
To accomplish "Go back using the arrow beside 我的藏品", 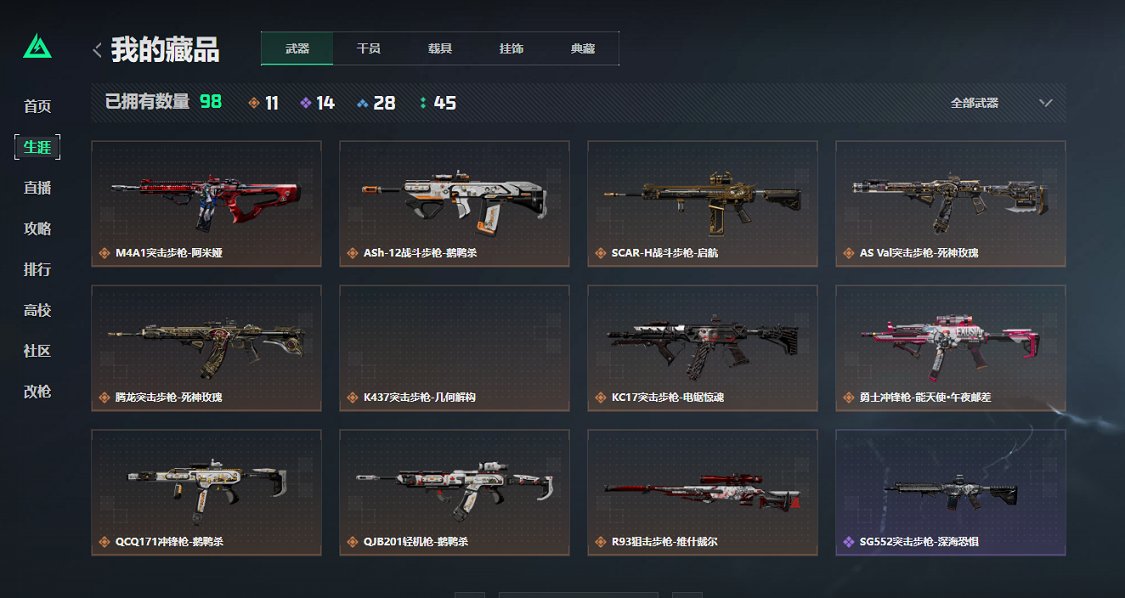I will pyautogui.click(x=97, y=49).
